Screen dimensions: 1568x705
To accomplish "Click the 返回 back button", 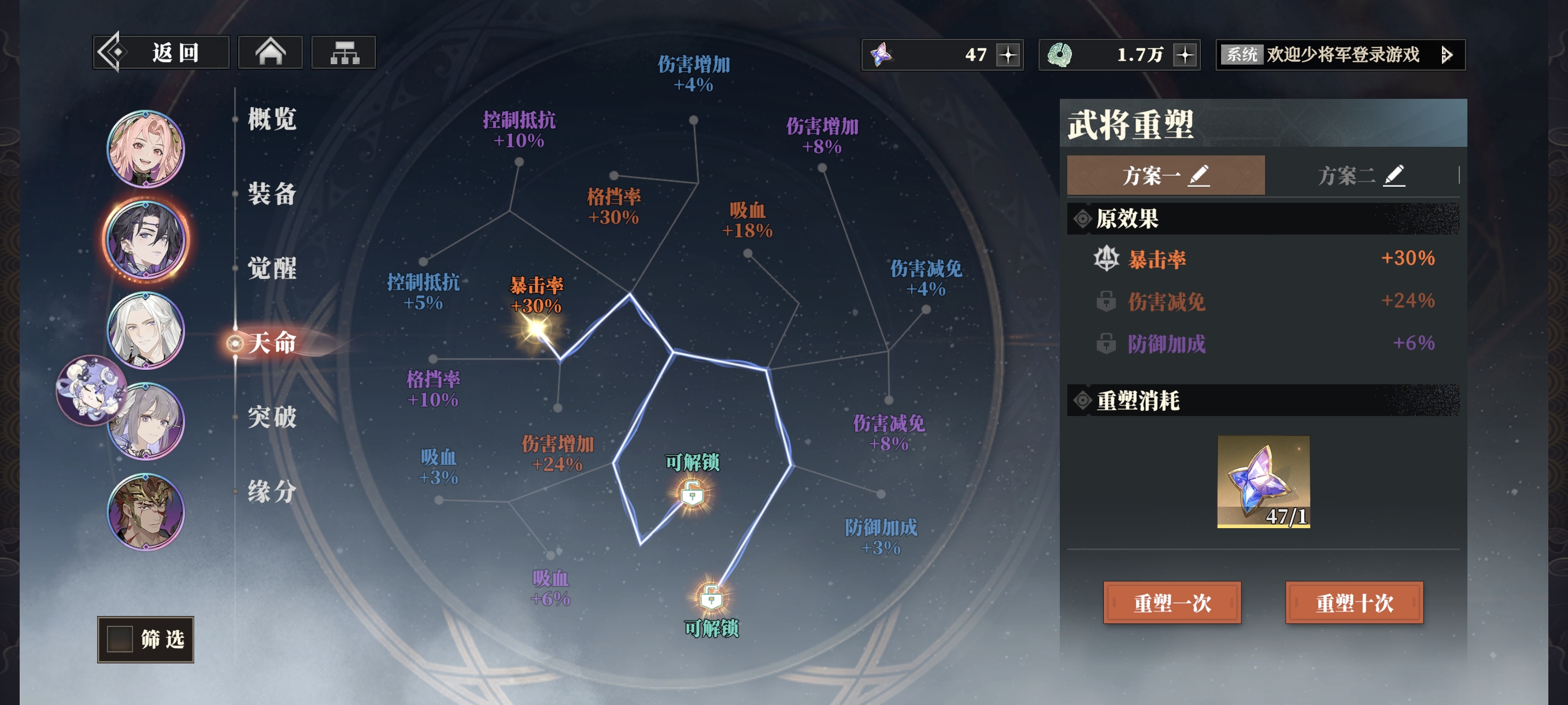I will point(161,53).
